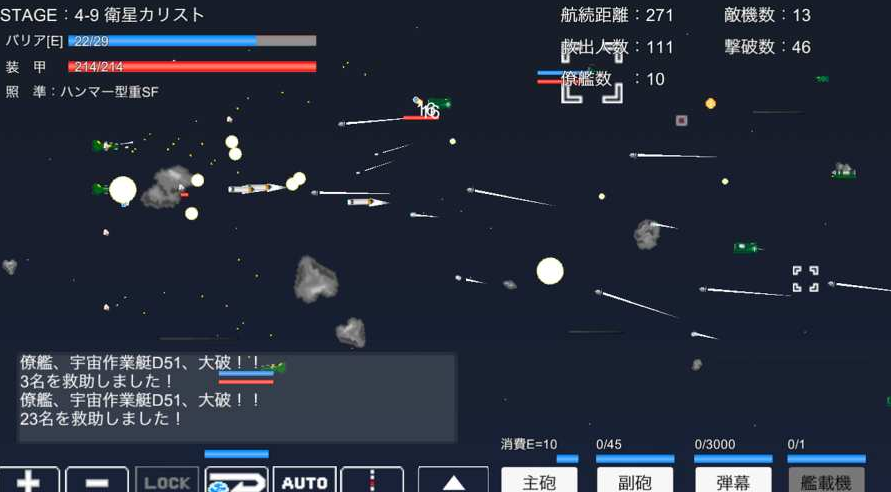Click the minus zoom-out button
891x492 pixels.
(x=97, y=480)
